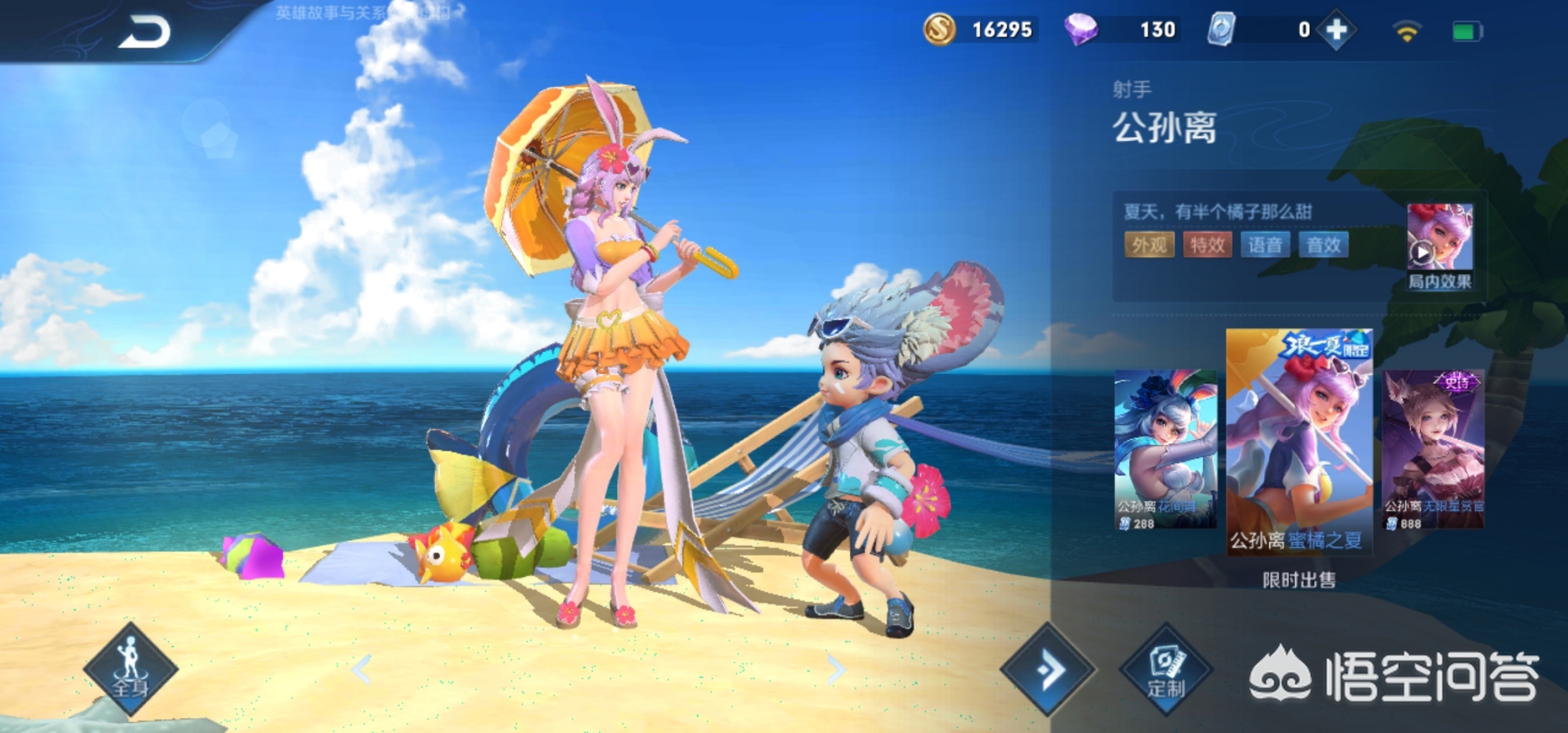Viewport: 1568px width, 733px height.
Task: Select the 花间舞 skin card
Action: click(1166, 449)
